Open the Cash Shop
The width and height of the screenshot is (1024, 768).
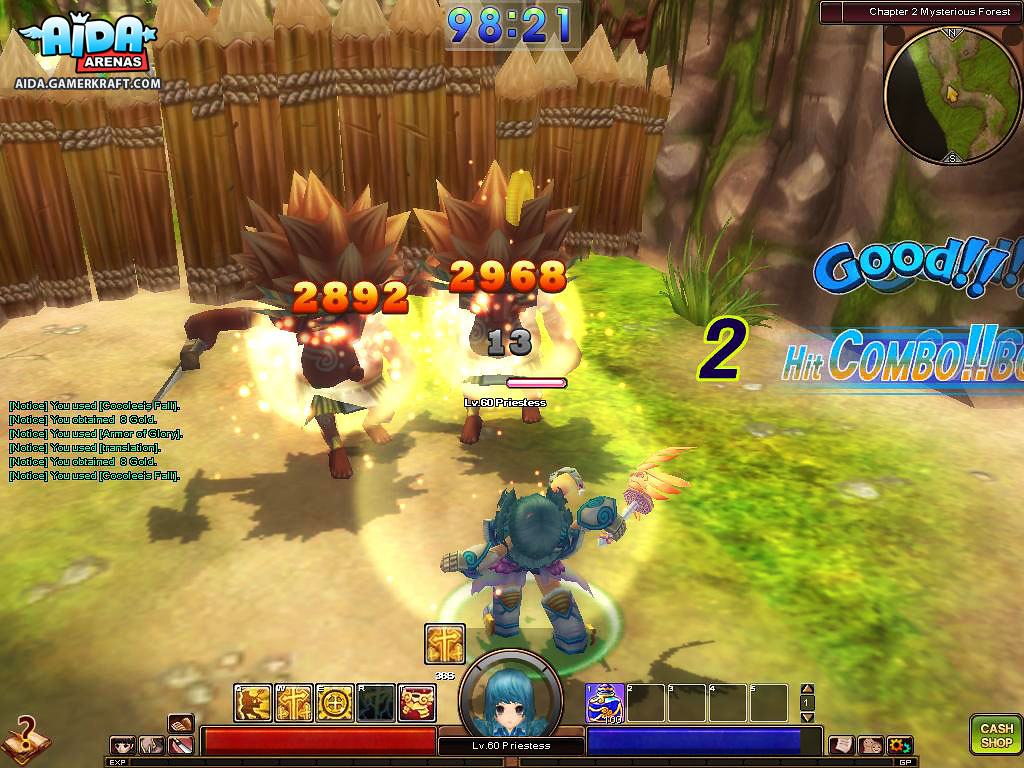pyautogui.click(x=996, y=735)
